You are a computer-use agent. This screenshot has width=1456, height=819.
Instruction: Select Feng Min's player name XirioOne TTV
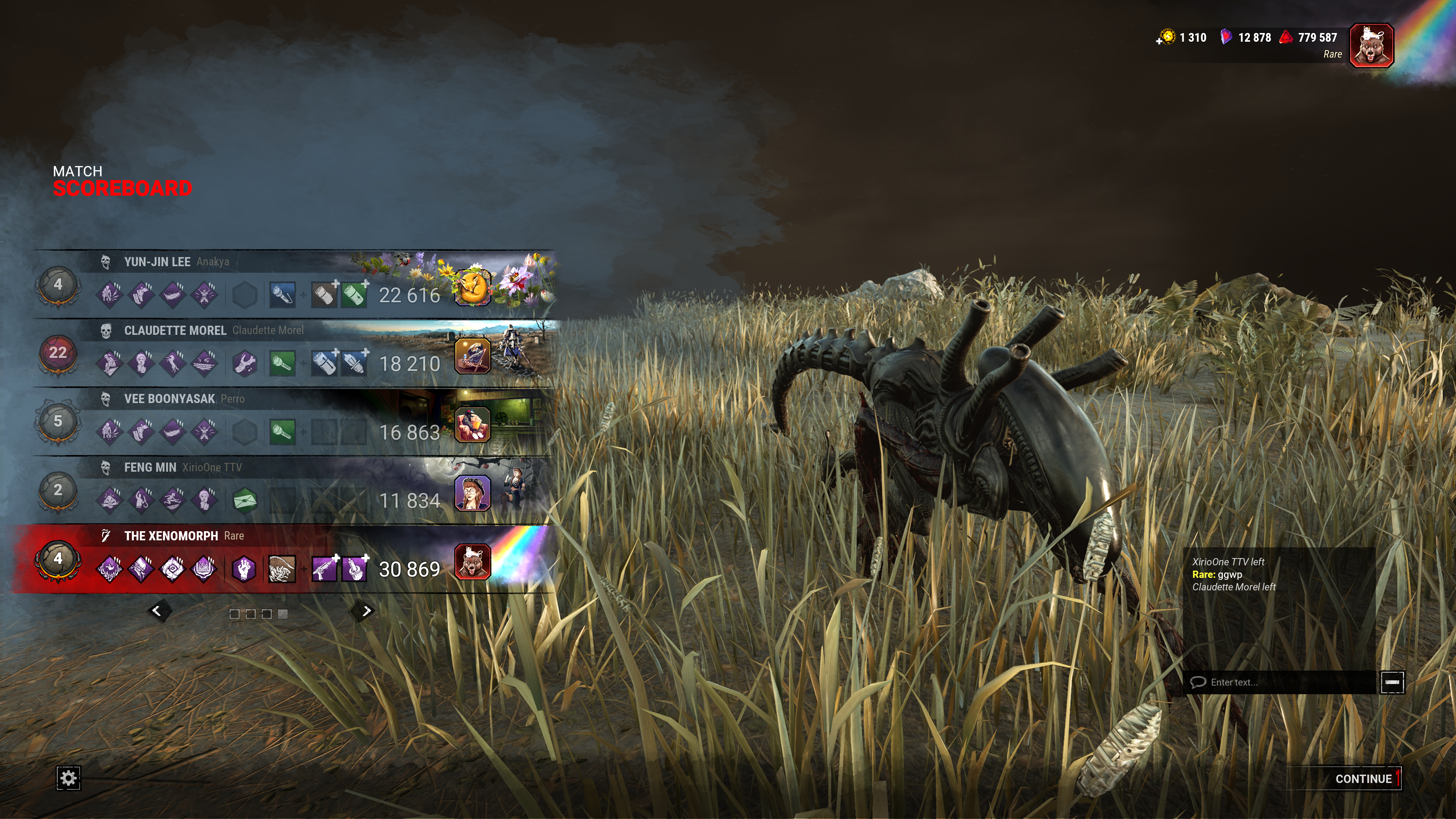pos(212,468)
